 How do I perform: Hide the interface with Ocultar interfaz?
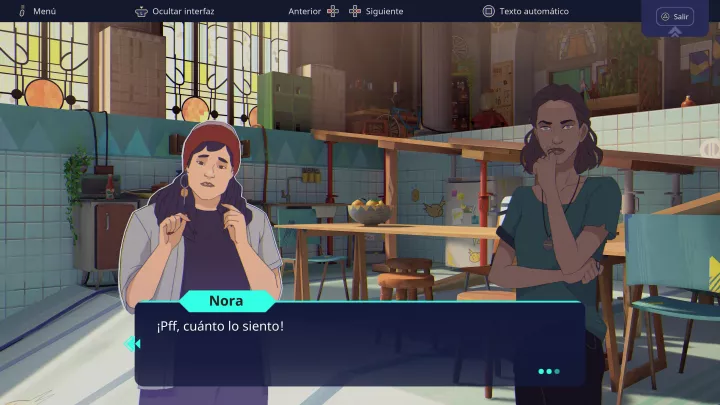[x=175, y=12]
